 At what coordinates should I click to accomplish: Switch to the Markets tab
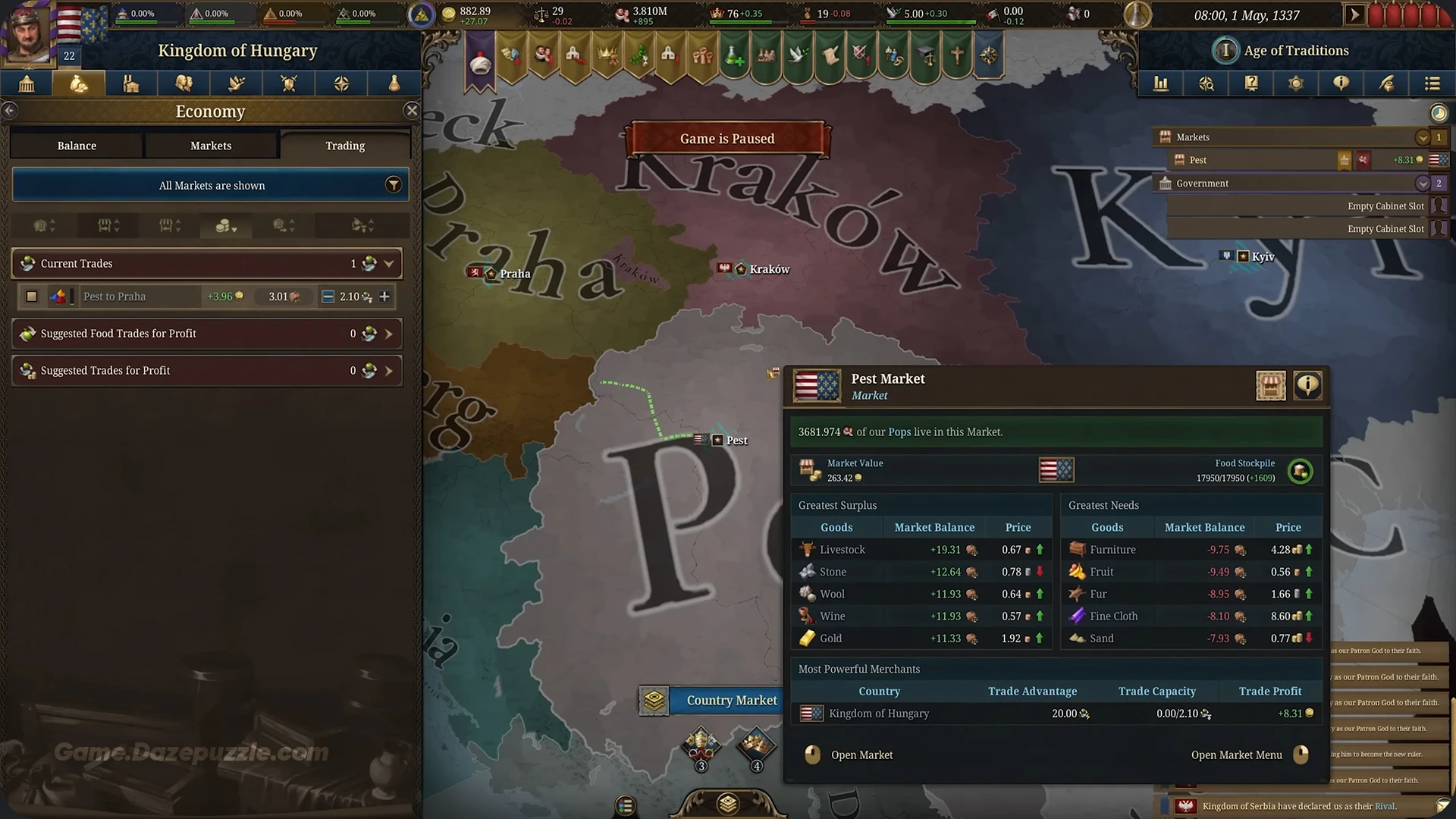click(210, 145)
